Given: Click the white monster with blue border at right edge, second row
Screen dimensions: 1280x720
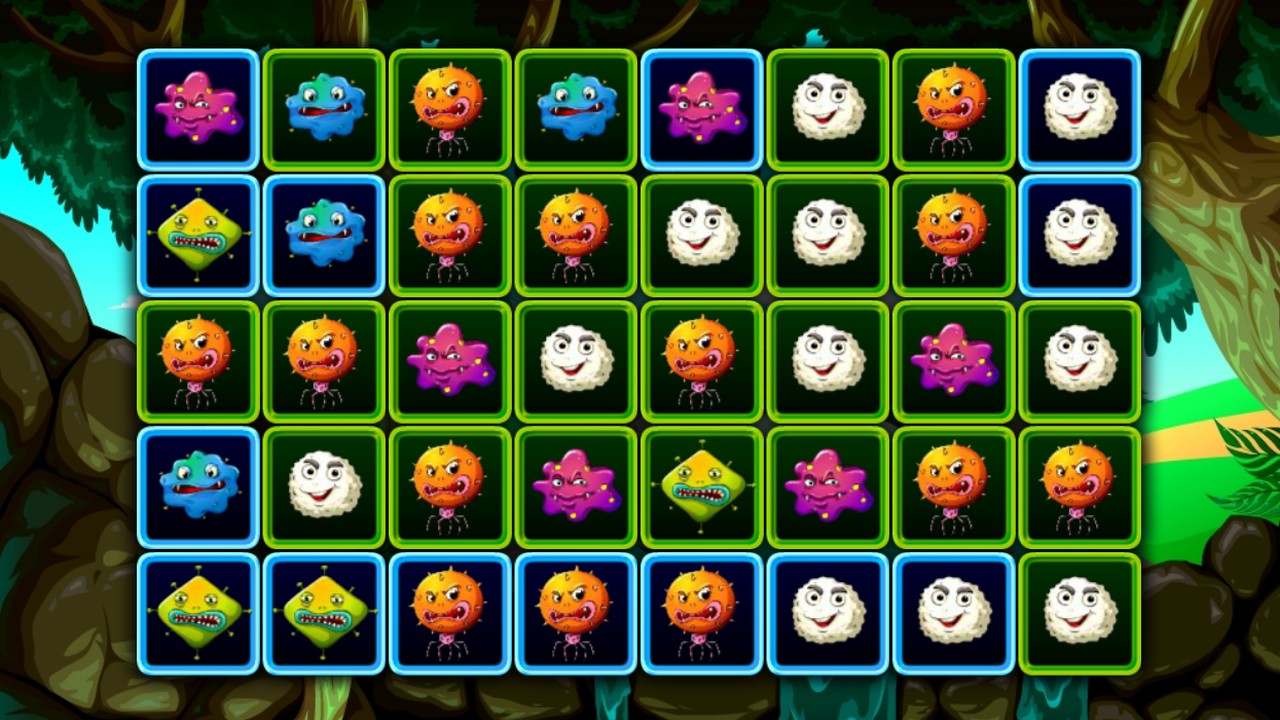Looking at the screenshot, I should point(1079,235).
